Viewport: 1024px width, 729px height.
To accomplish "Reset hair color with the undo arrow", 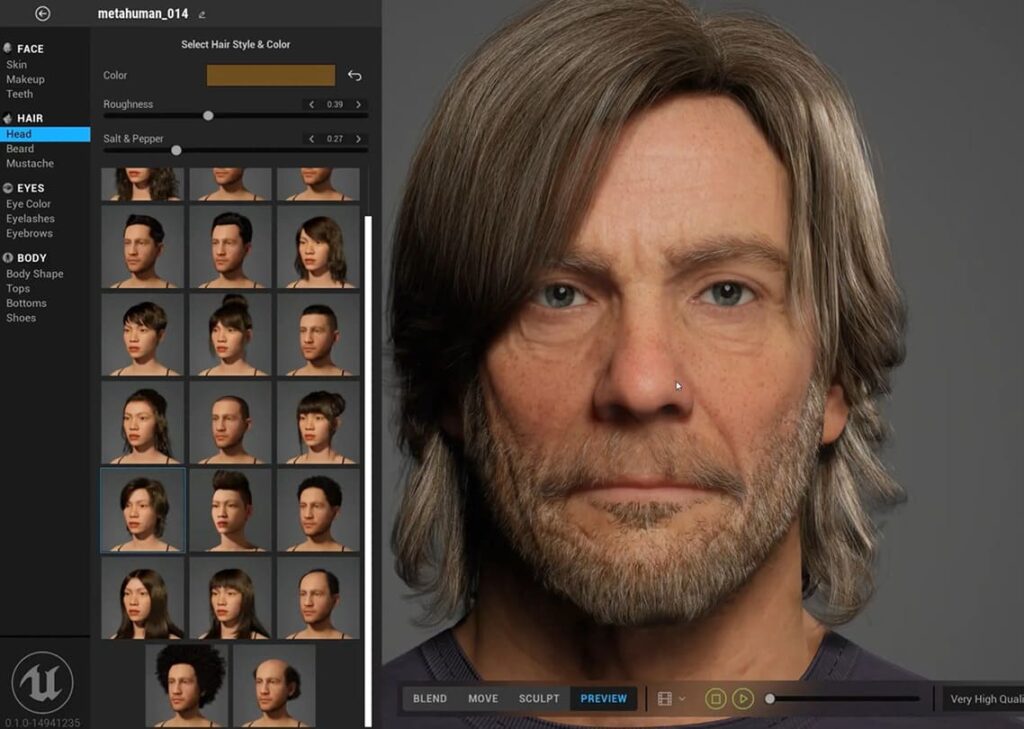I will click(354, 75).
